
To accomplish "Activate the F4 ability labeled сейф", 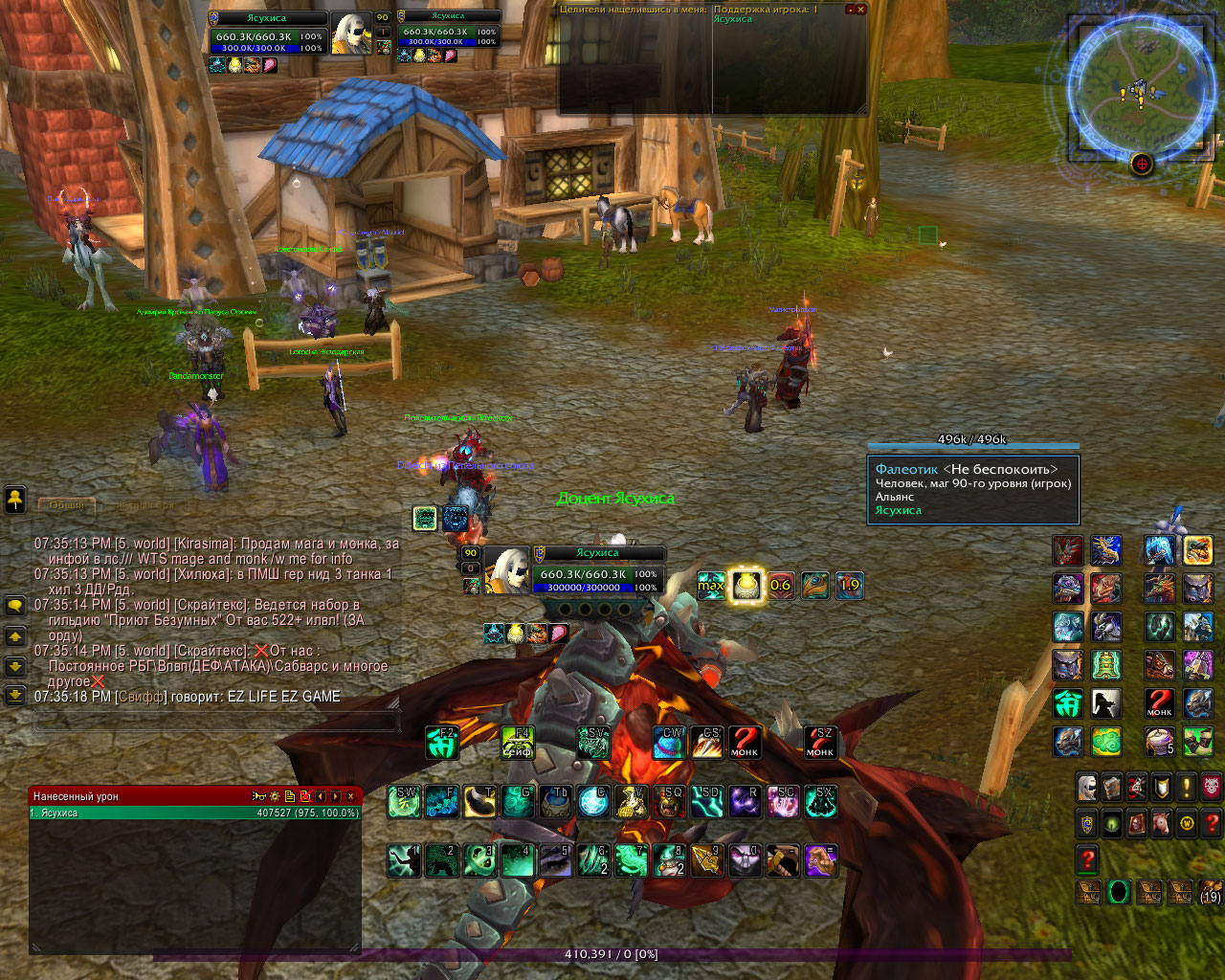I will pos(518,743).
